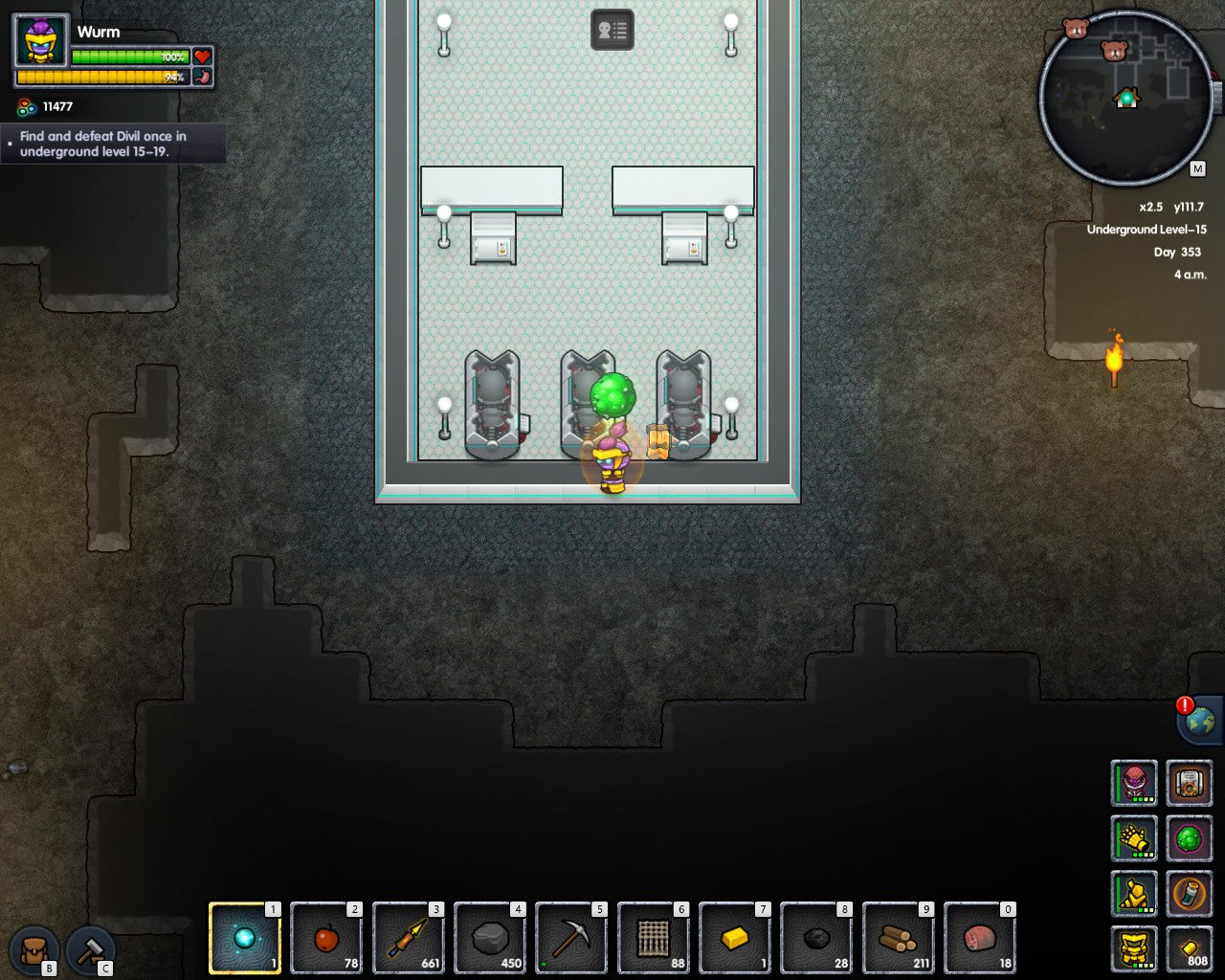The height and width of the screenshot is (980, 1225).
Task: Select the red apple hotbar slot
Action: (x=326, y=939)
